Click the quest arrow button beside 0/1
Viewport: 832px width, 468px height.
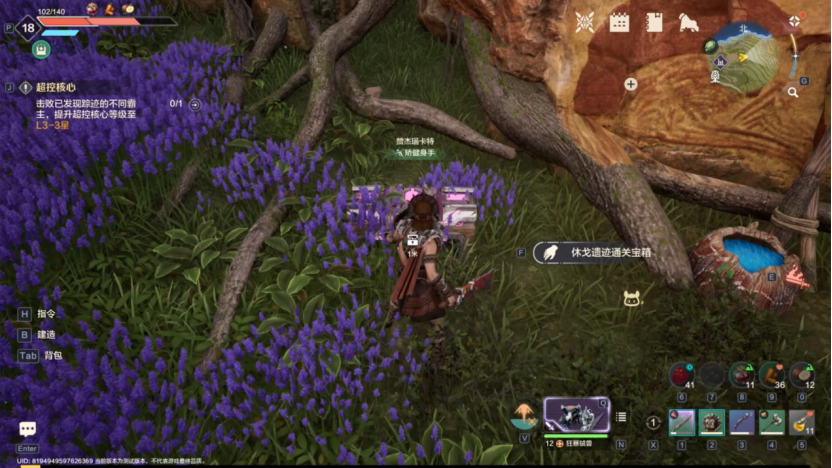click(x=195, y=104)
